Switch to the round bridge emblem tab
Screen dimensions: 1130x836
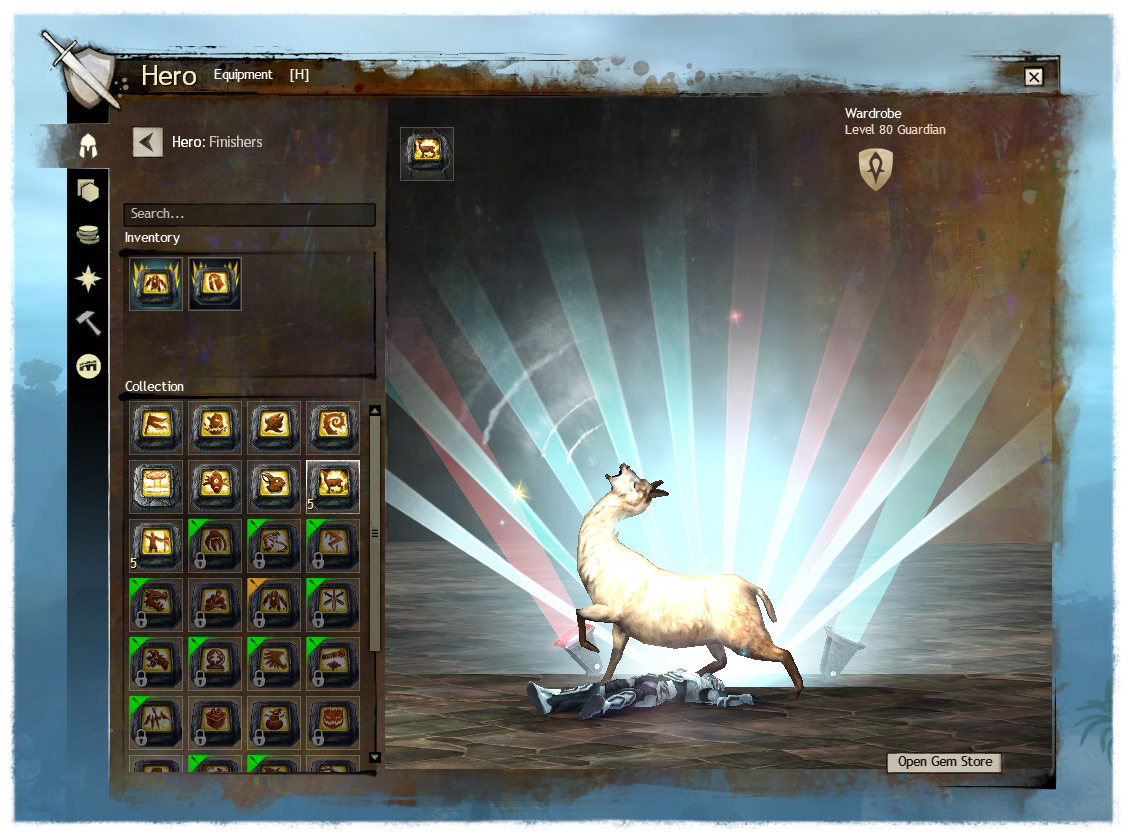tap(88, 367)
